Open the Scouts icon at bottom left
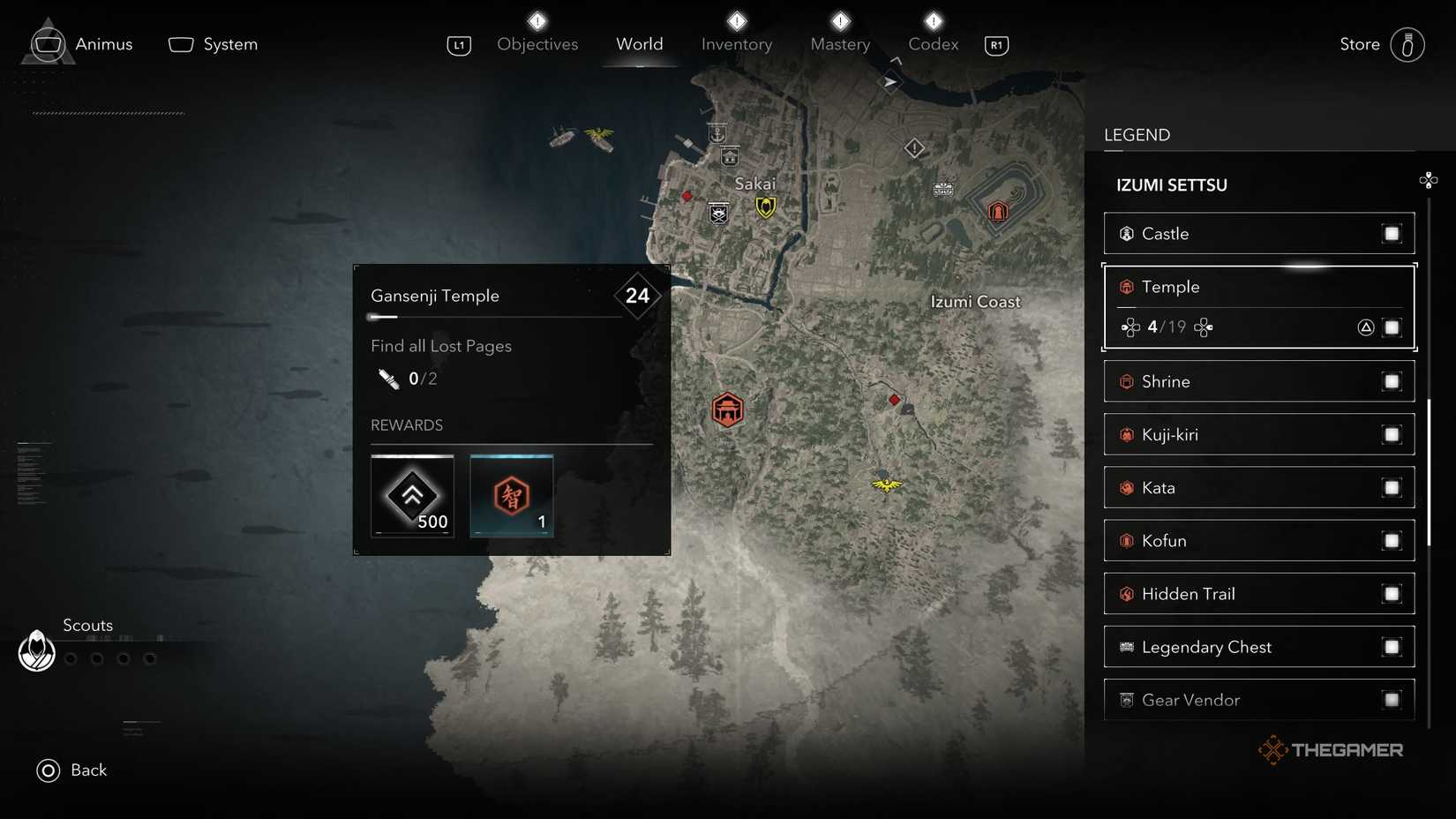Screen dimensions: 1456x819 36,651
